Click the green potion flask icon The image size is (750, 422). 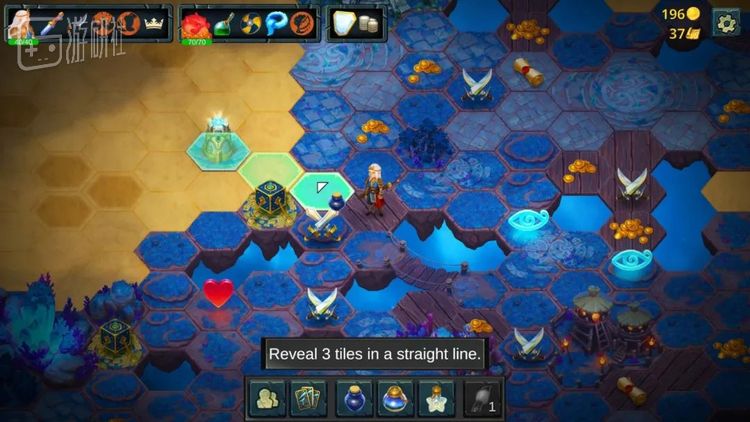click(224, 23)
